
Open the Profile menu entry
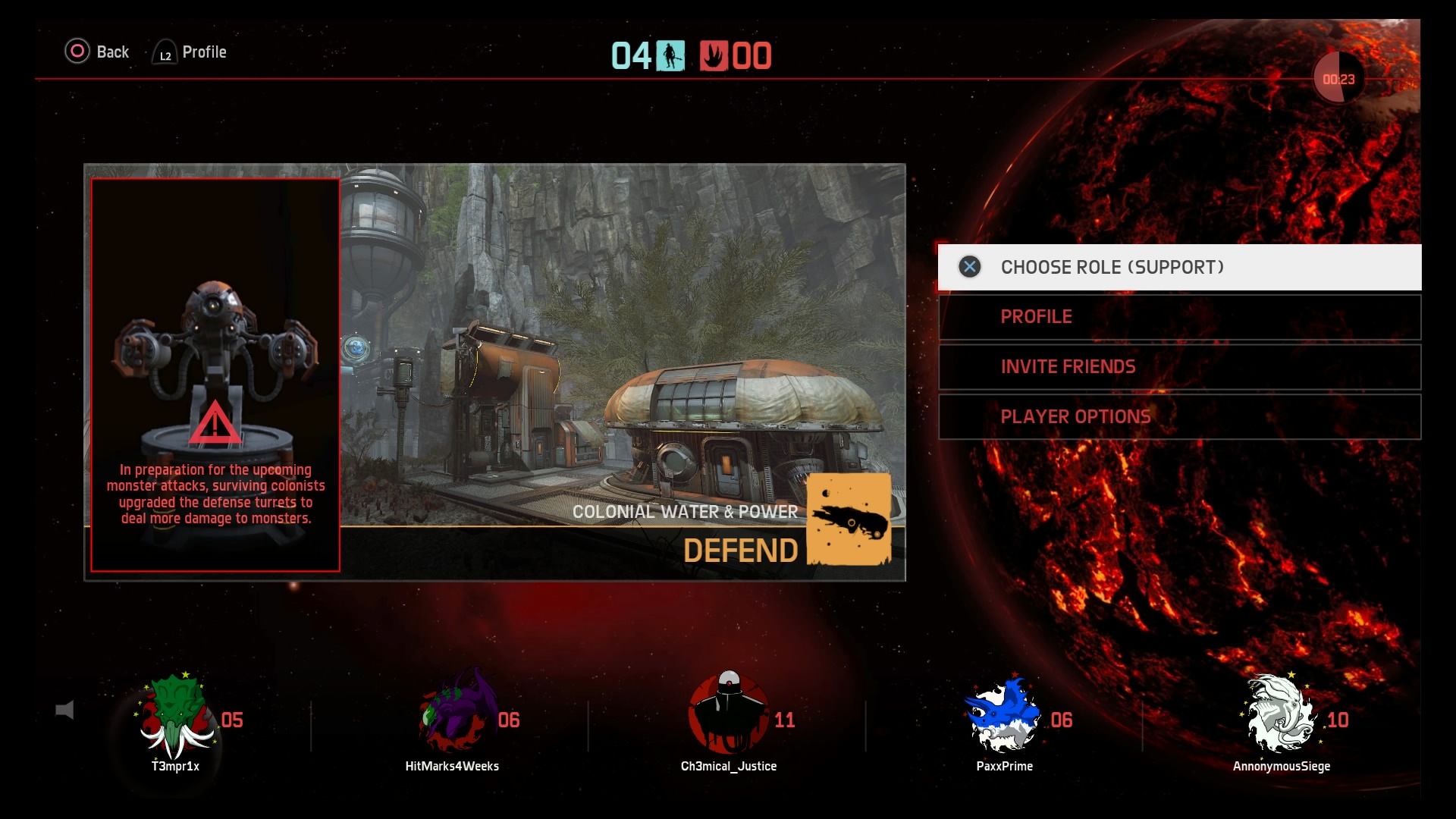tap(1179, 317)
